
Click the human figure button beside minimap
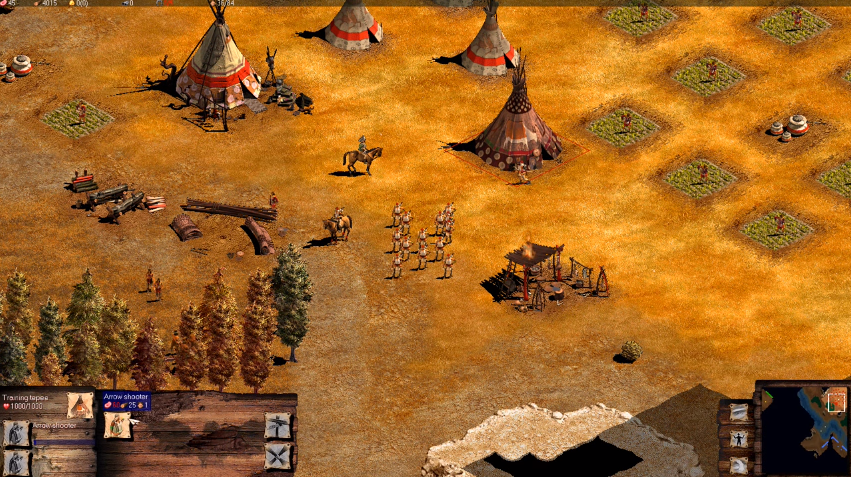tap(738, 438)
